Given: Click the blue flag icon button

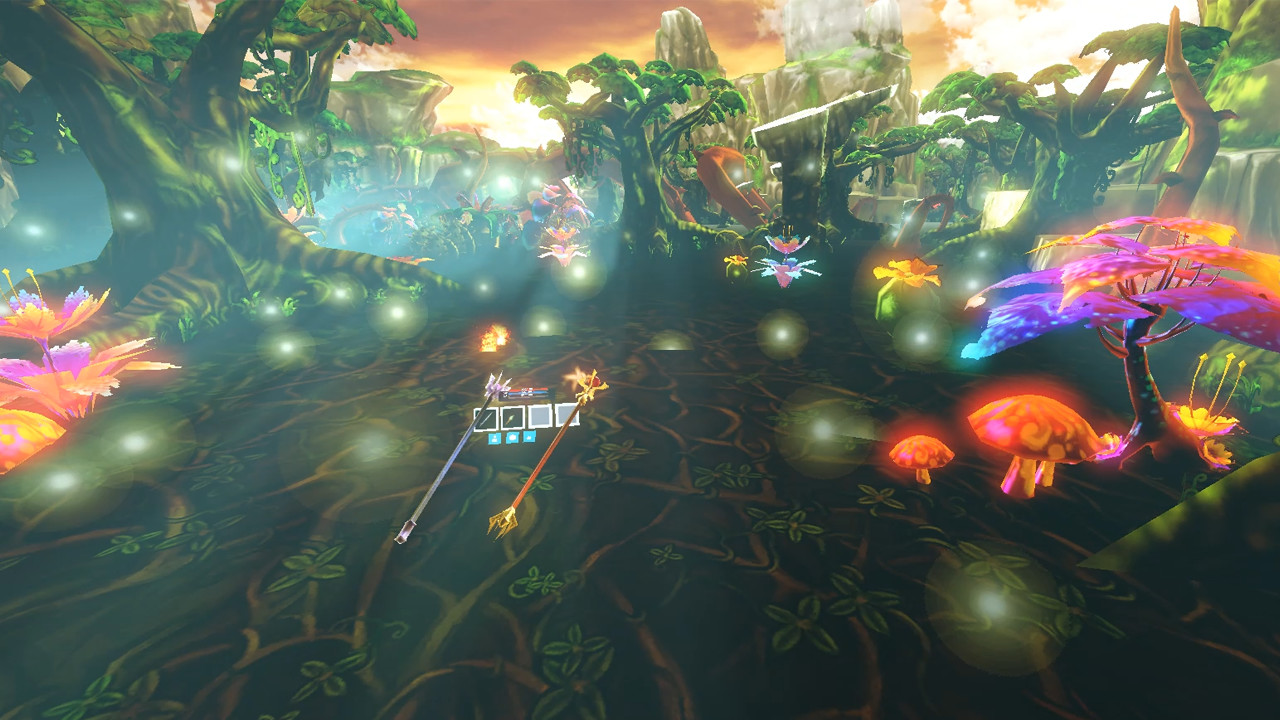Looking at the screenshot, I should pos(529,436).
